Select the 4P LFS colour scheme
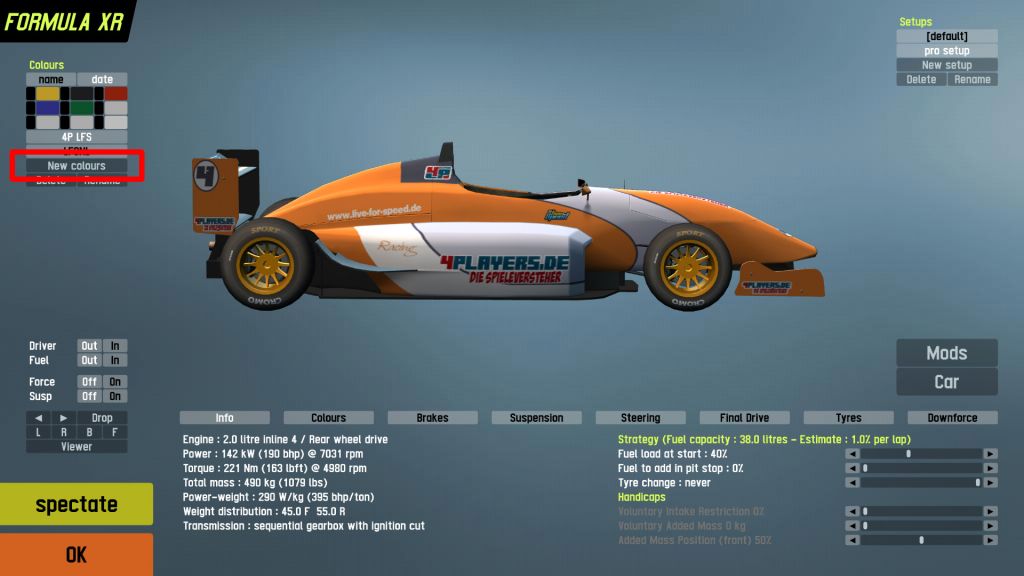This screenshot has height=576, width=1024. pos(76,137)
